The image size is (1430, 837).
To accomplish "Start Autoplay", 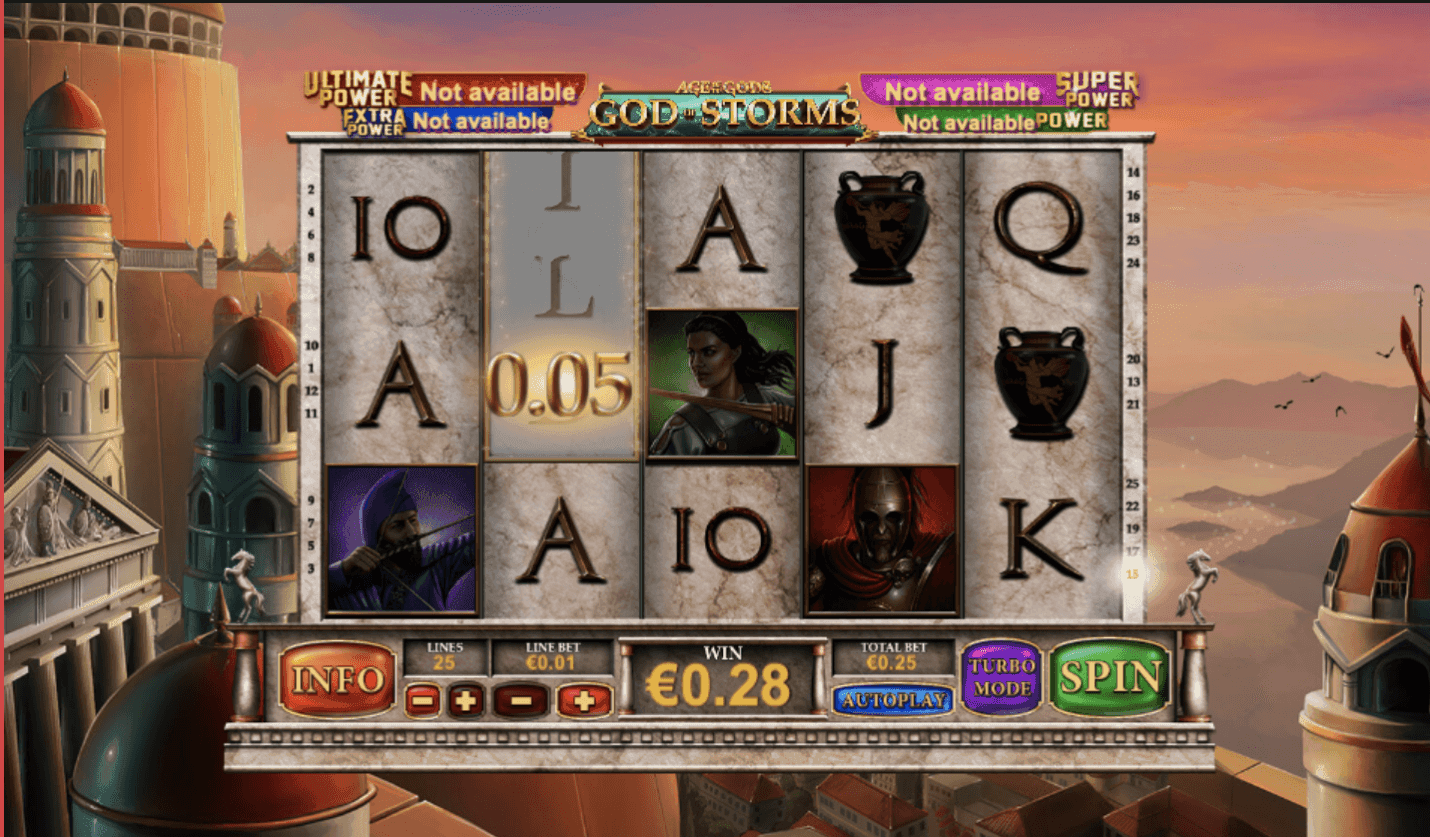I will click(893, 700).
